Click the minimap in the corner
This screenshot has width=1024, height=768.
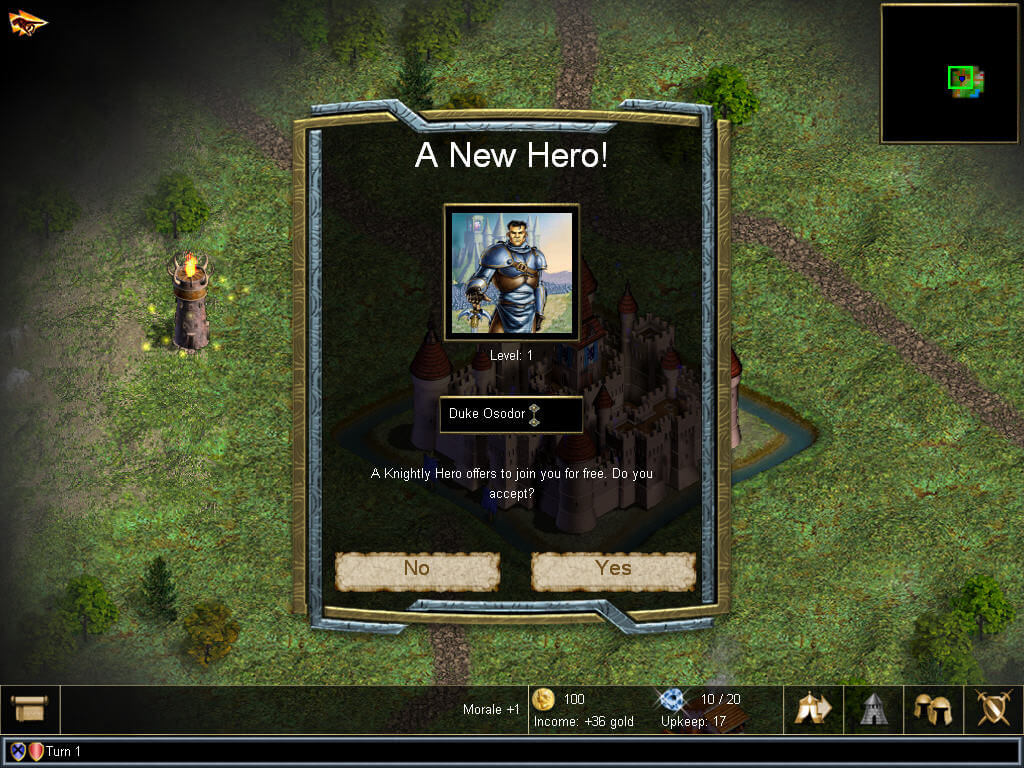coord(949,73)
